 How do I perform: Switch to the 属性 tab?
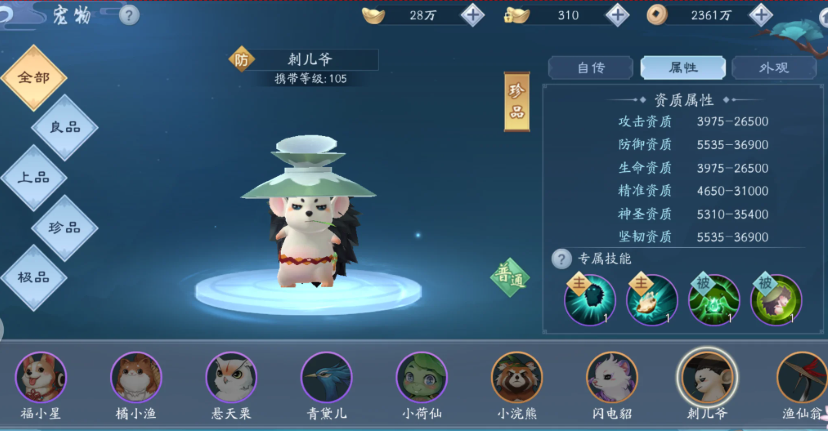(683, 68)
